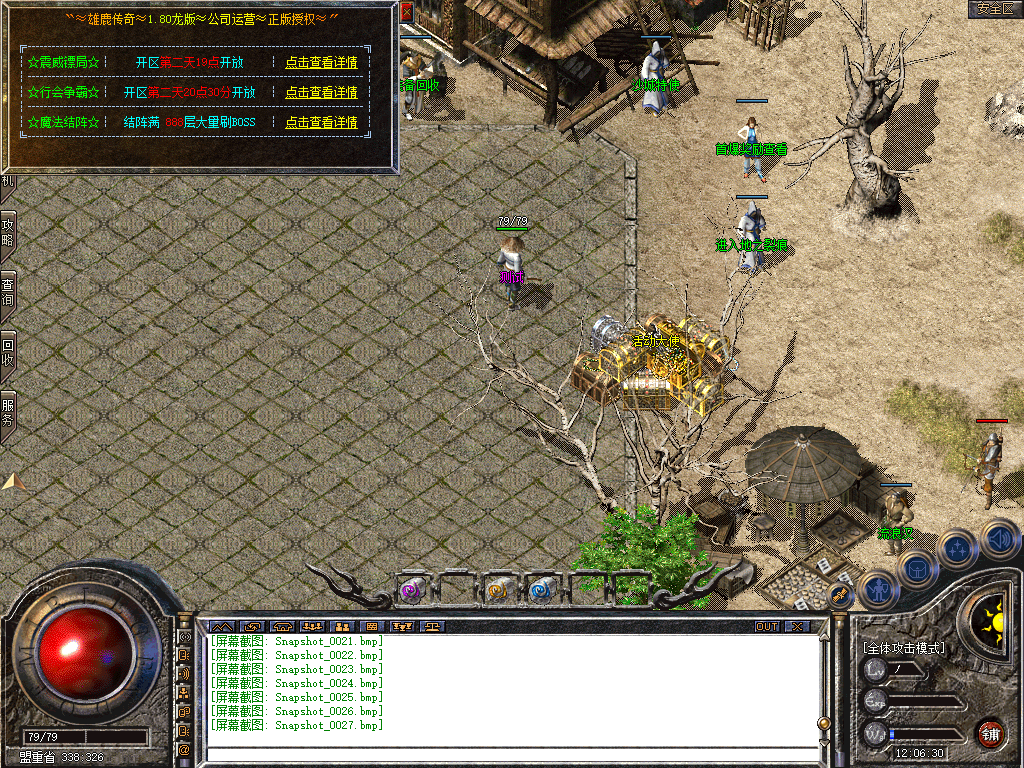Image resolution: width=1024 pixels, height=768 pixels.
Task: Click the OUT button on chat bar
Action: click(x=766, y=627)
